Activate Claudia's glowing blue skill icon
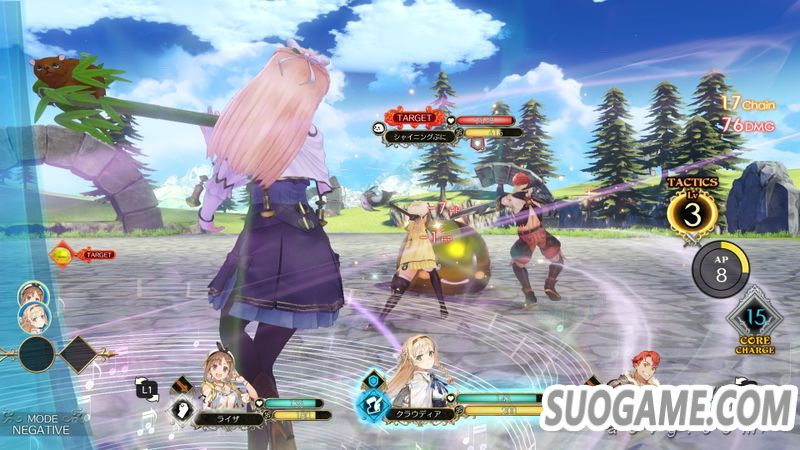The height and width of the screenshot is (450, 800). [372, 404]
